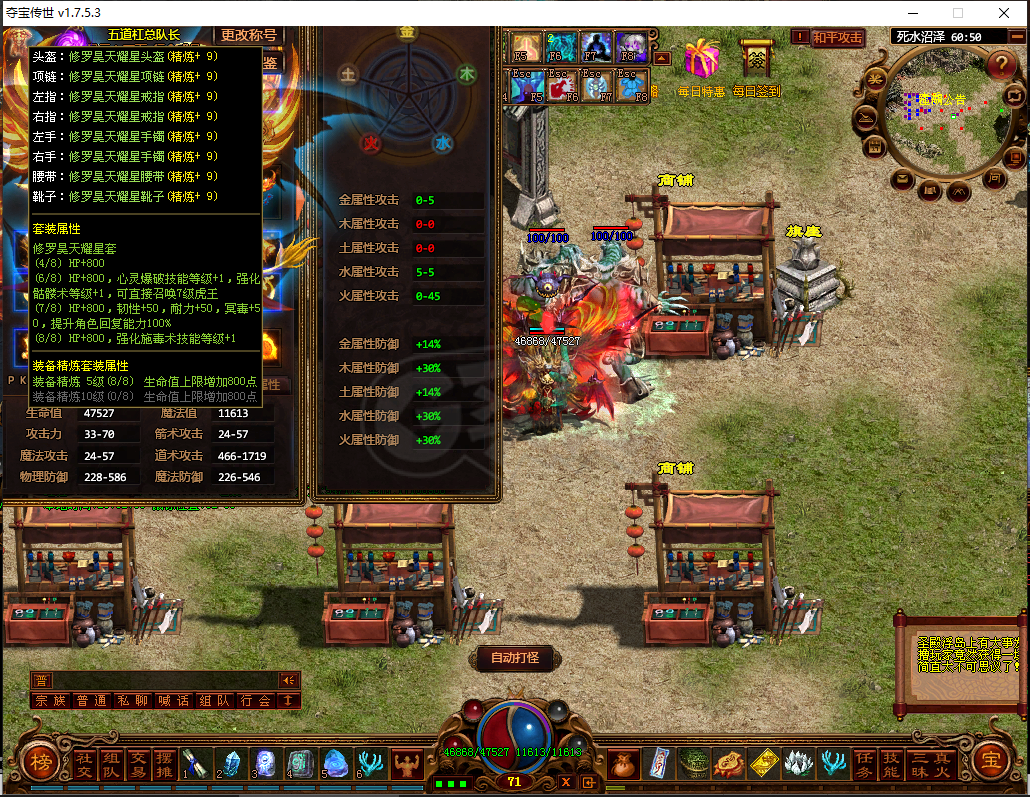Viewport: 1030px width, 797px height.
Task: Open the 每日特惠 daily deal gift box
Action: pyautogui.click(x=702, y=59)
